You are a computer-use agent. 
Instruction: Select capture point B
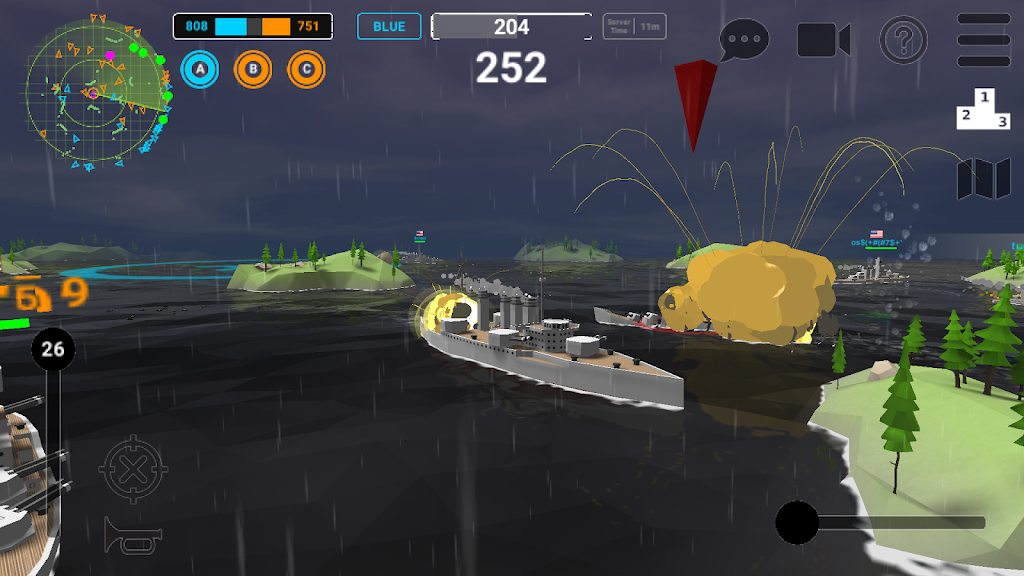253,69
